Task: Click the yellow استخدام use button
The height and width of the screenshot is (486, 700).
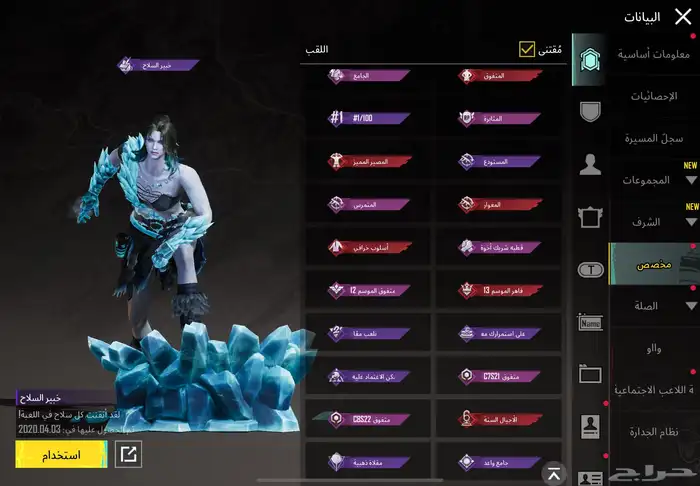Action: tap(61, 455)
